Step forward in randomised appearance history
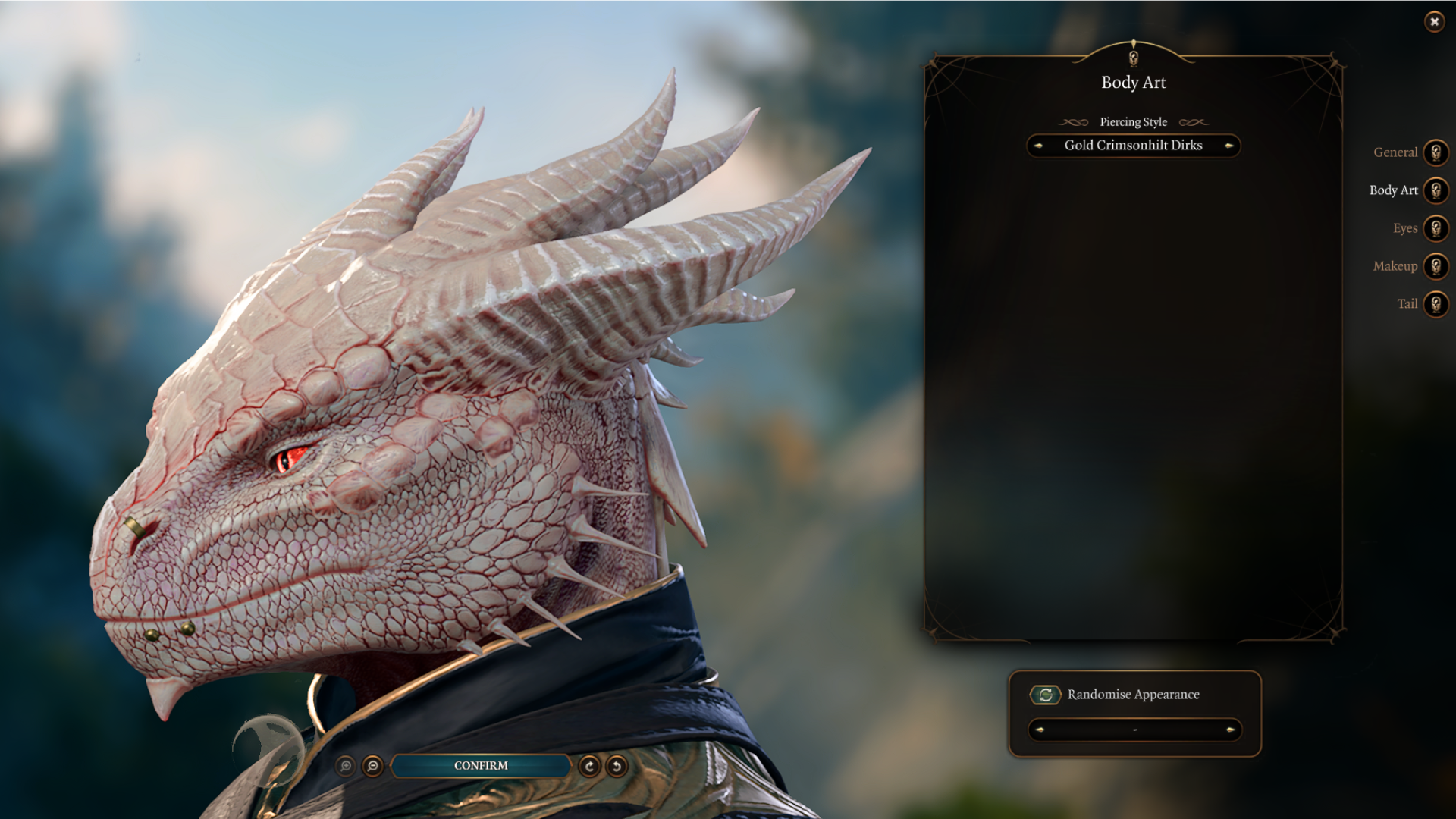Image resolution: width=1456 pixels, height=819 pixels. (x=1230, y=730)
